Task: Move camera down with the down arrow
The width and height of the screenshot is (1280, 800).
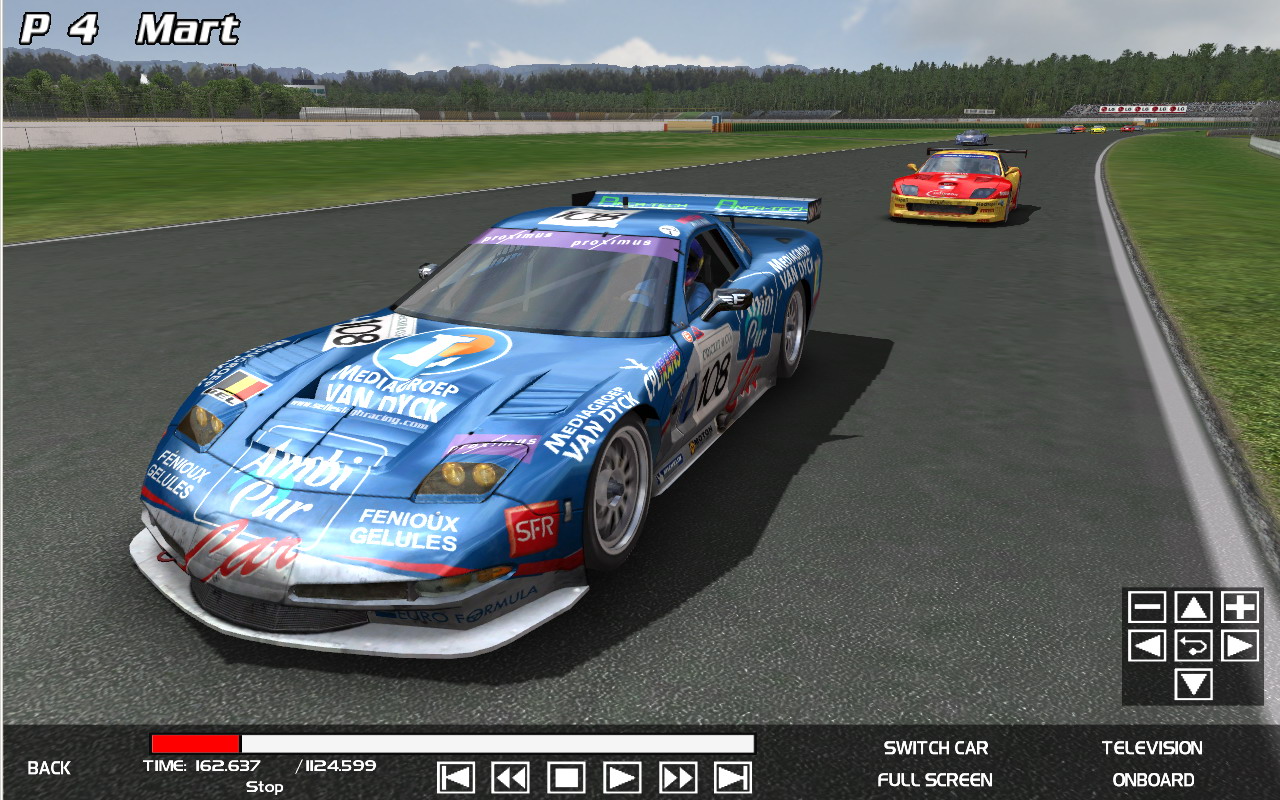Action: coord(1193,685)
